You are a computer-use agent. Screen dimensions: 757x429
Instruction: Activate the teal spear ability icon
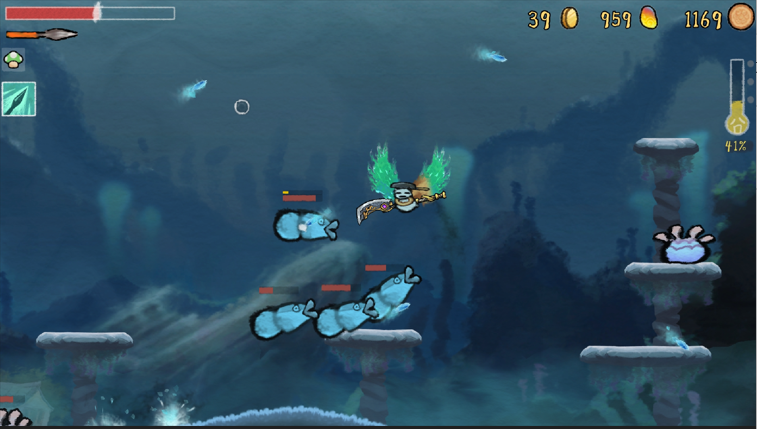[19, 99]
